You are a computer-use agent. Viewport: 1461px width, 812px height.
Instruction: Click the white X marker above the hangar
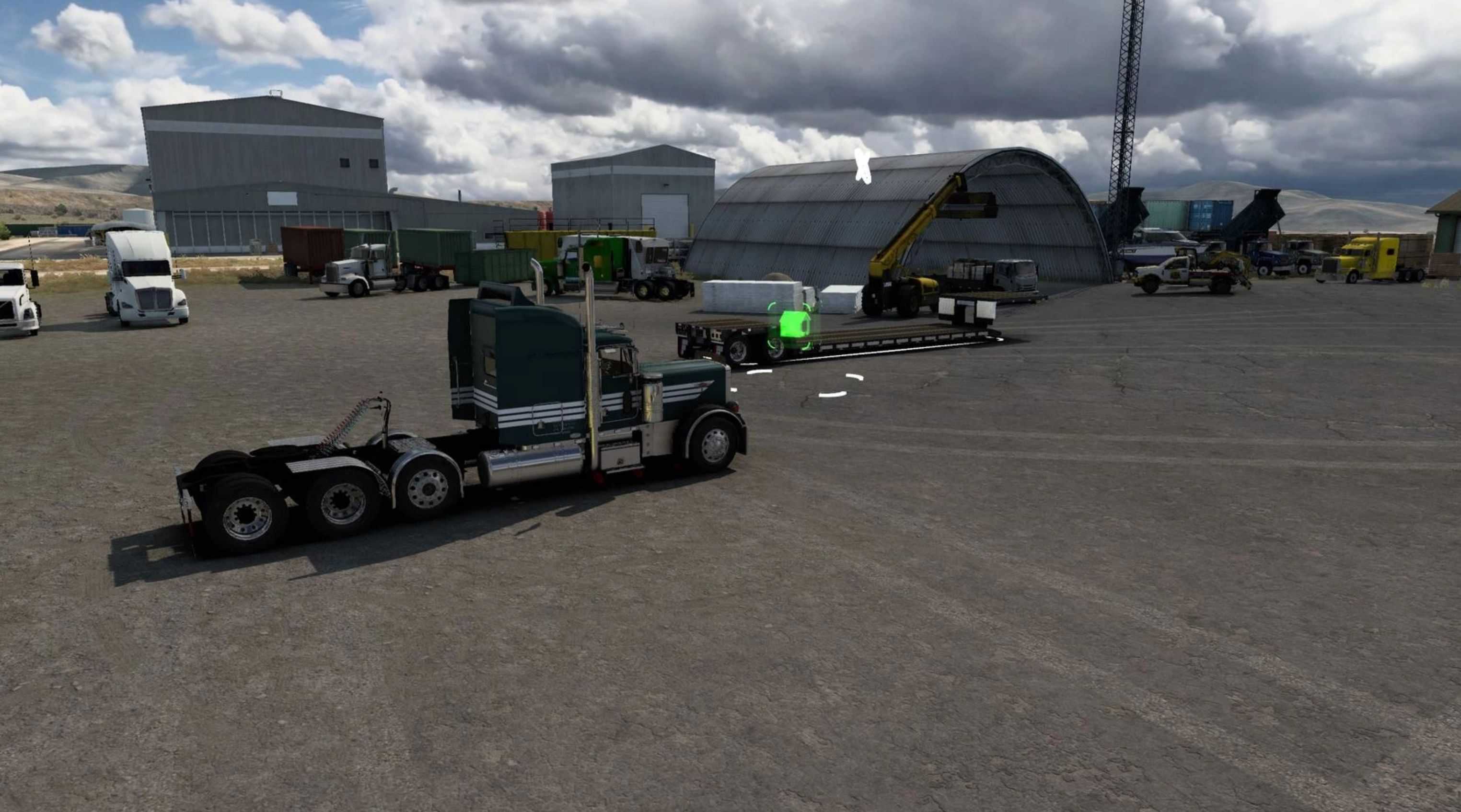coord(863,166)
